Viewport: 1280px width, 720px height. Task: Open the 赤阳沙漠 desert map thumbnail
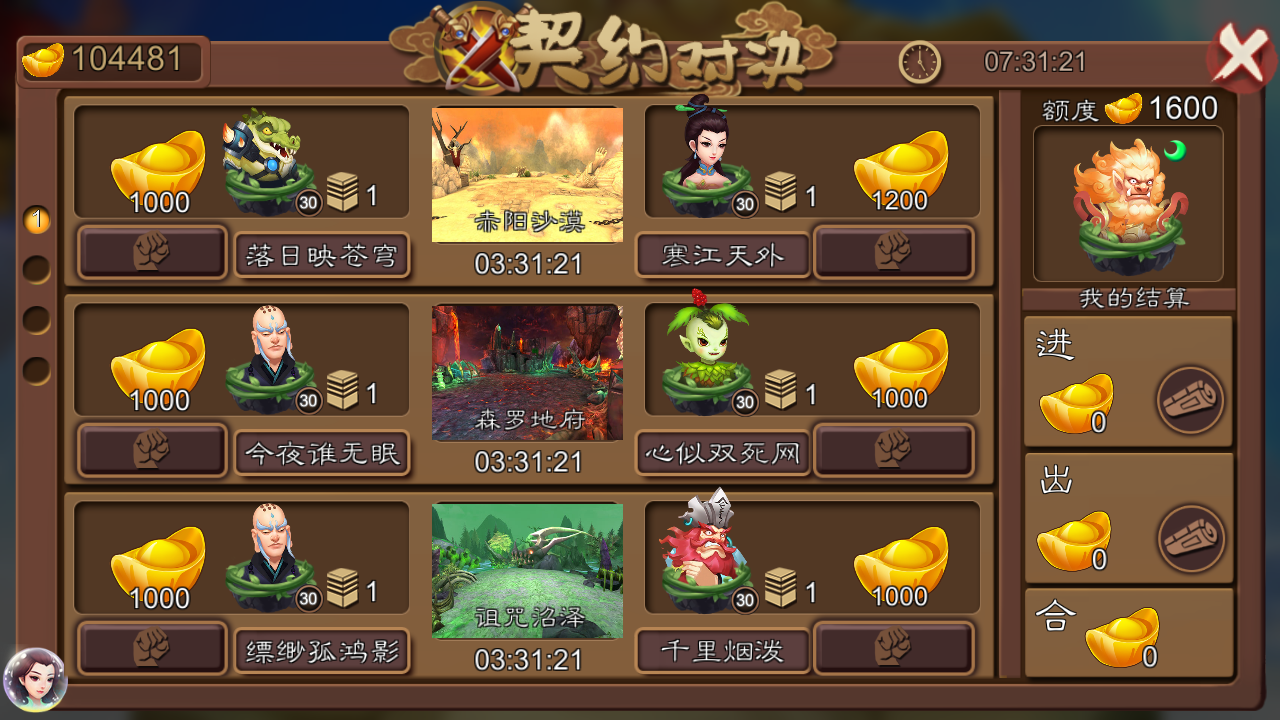(x=528, y=175)
